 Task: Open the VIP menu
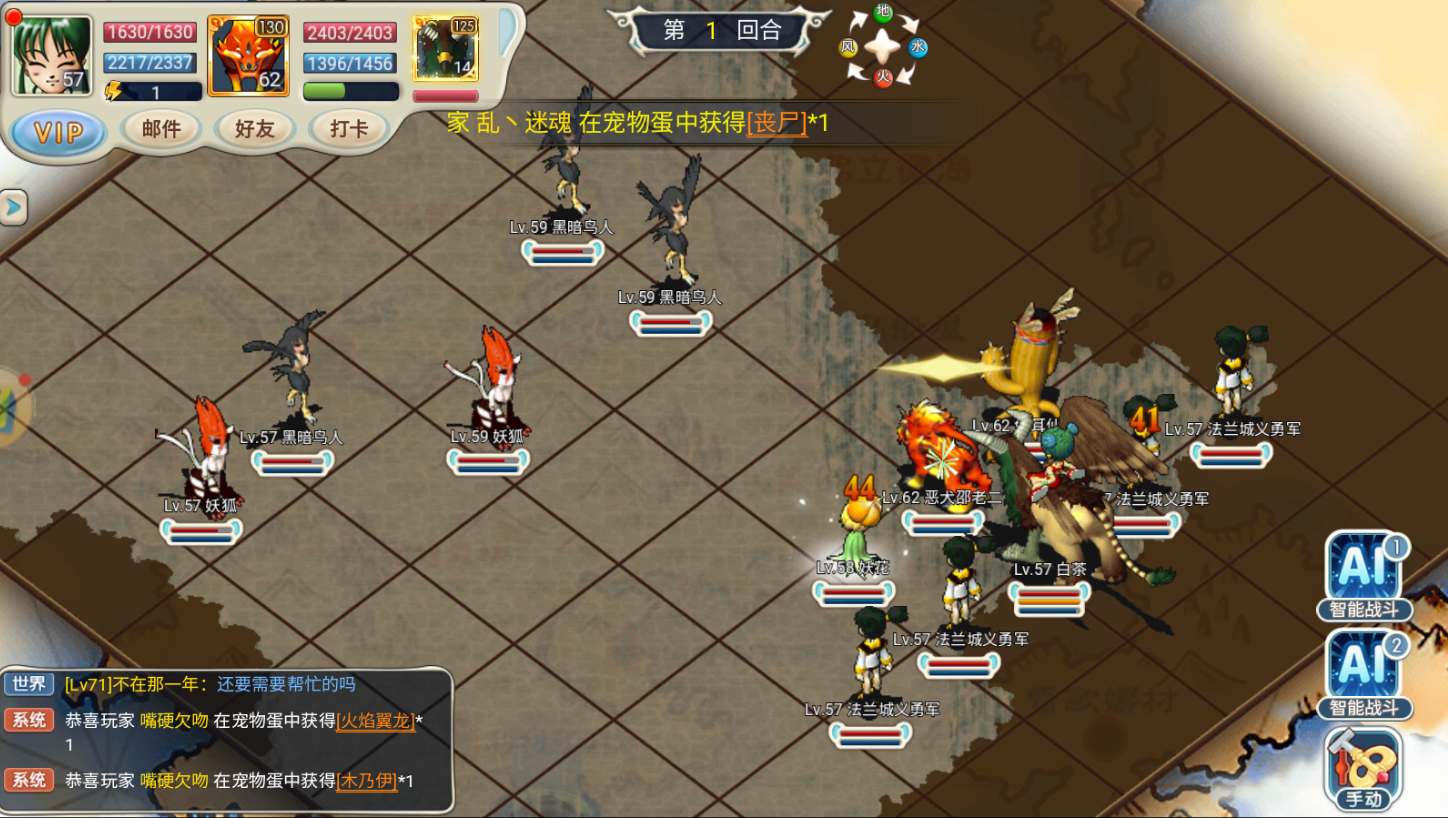[58, 132]
